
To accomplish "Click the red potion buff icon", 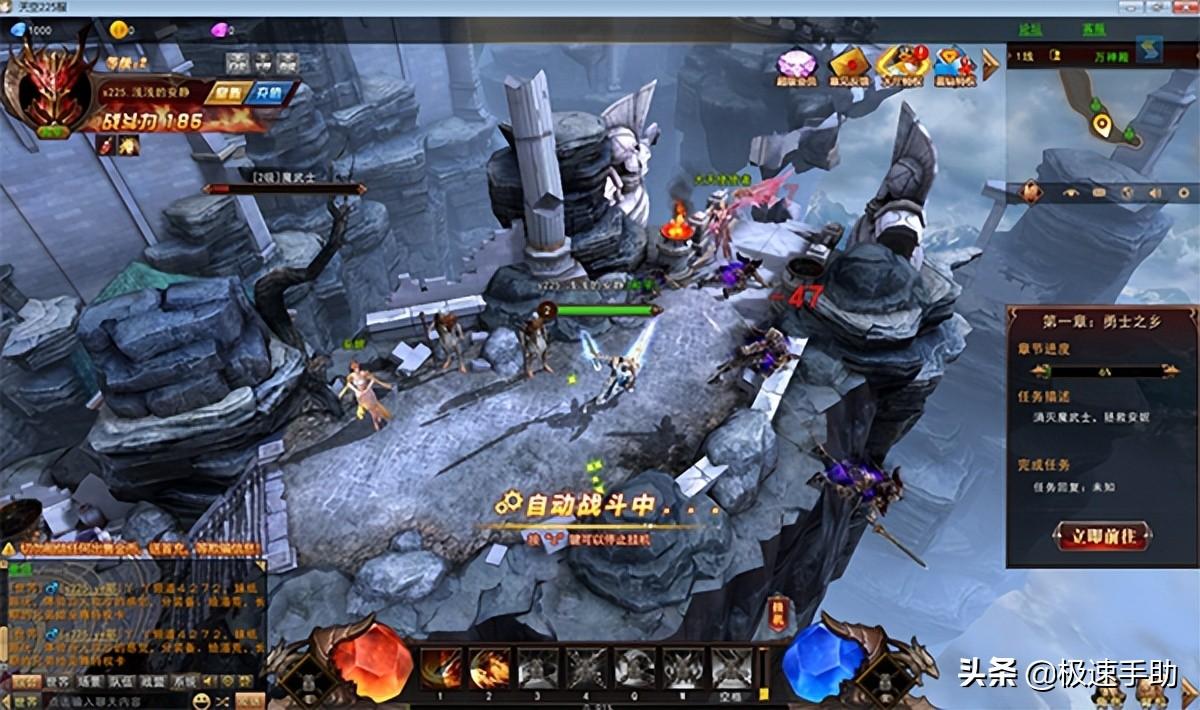I will [106, 146].
